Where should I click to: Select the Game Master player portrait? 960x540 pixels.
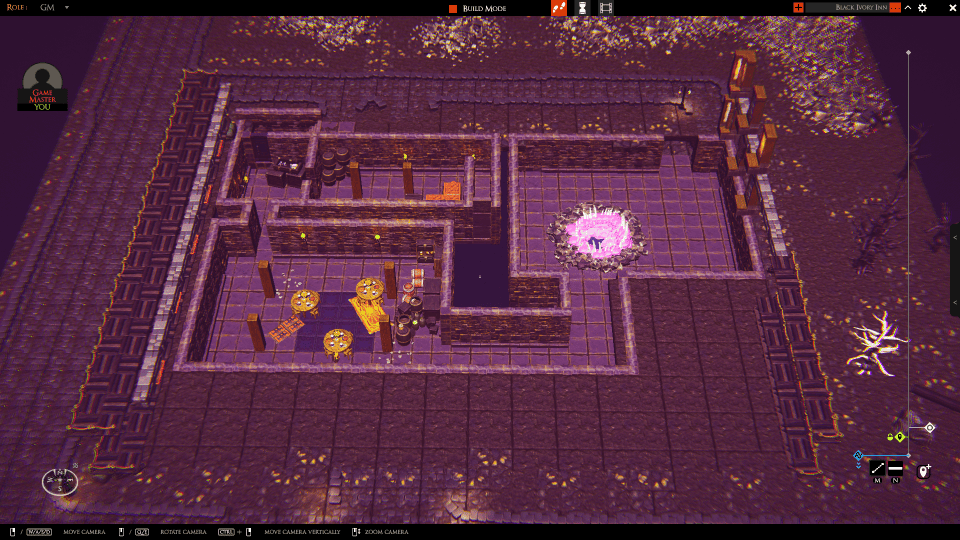click(42, 85)
